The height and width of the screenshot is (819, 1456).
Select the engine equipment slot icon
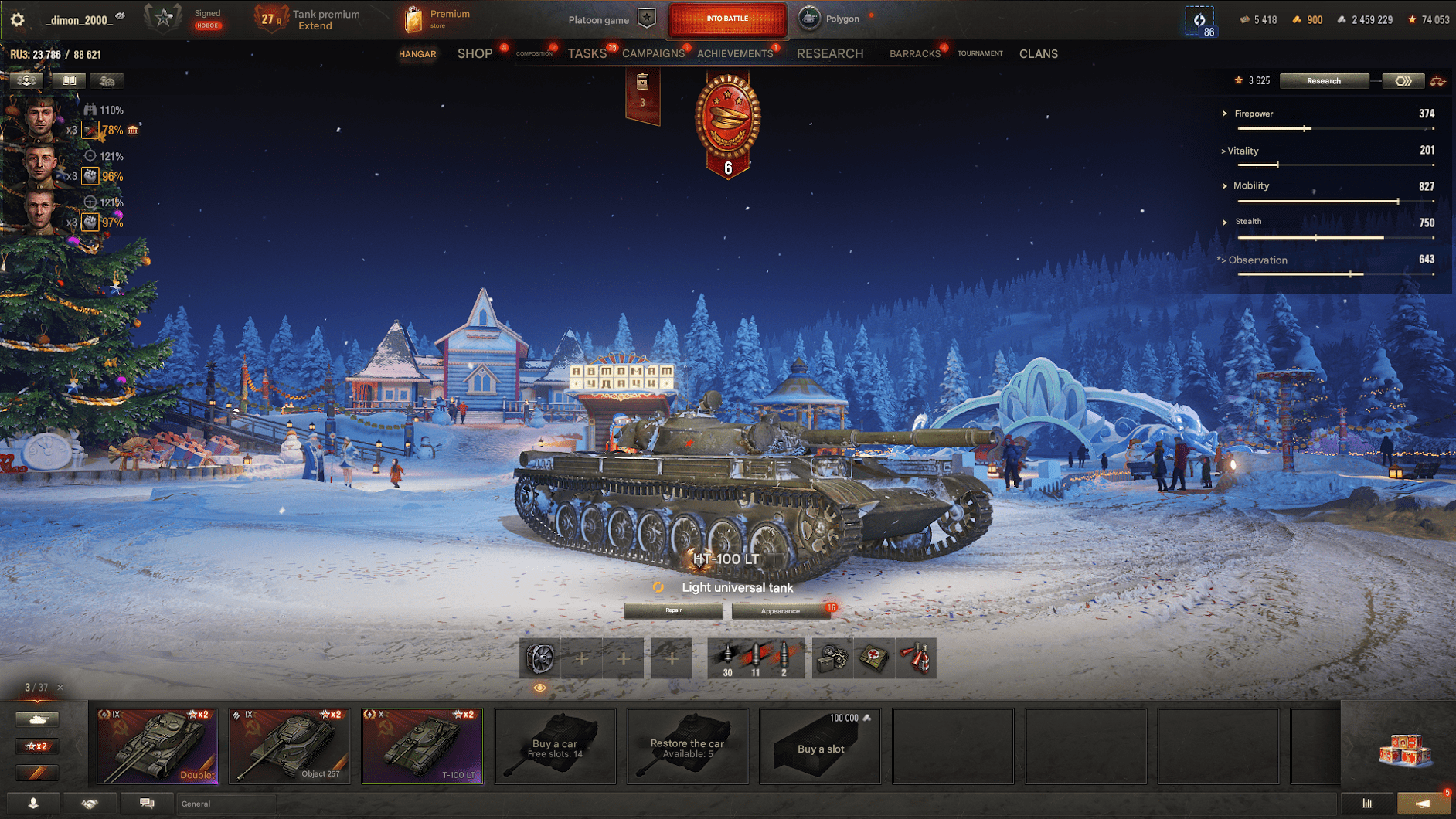coord(538,658)
